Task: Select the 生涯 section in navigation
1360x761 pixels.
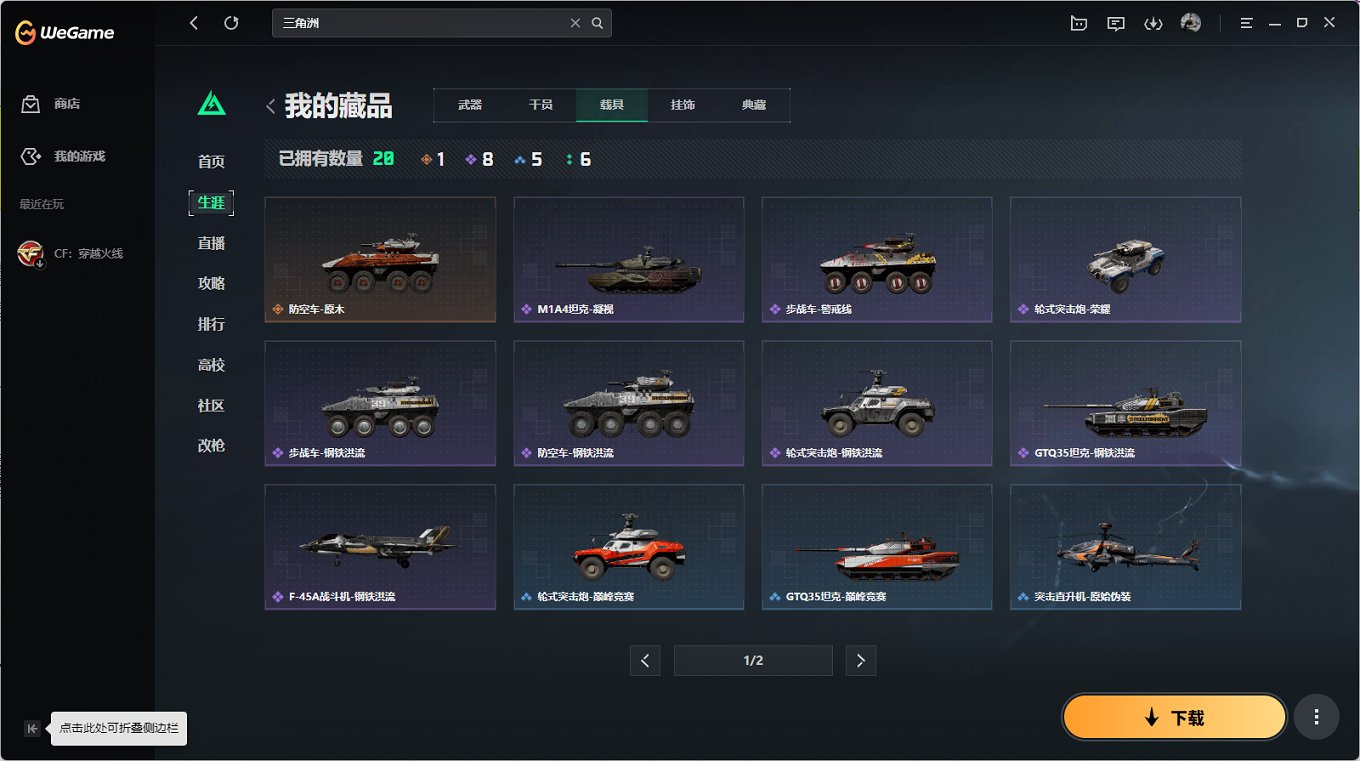Action: coord(211,202)
